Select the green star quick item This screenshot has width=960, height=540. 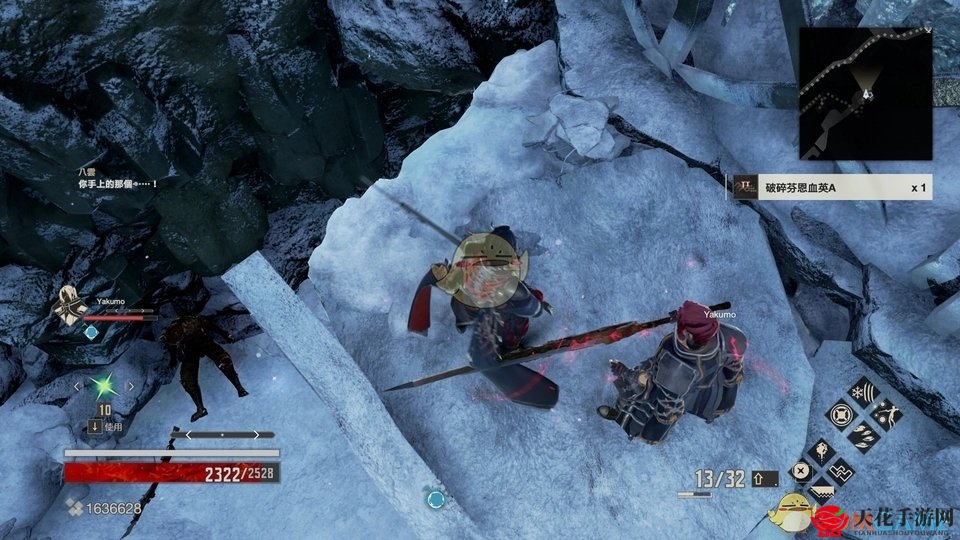(x=104, y=385)
